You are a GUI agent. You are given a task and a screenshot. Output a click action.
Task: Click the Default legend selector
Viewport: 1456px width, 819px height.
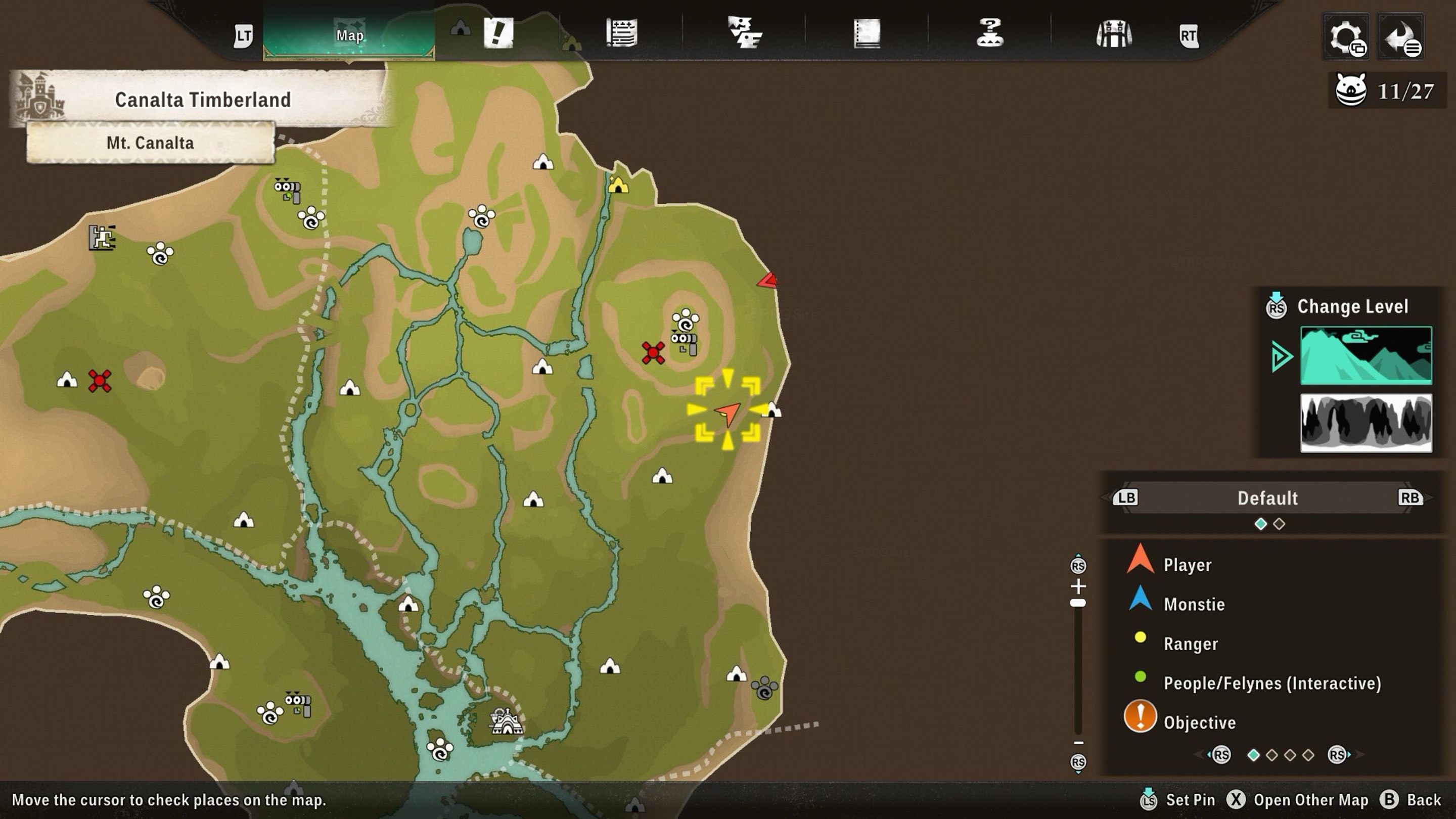[1267, 498]
